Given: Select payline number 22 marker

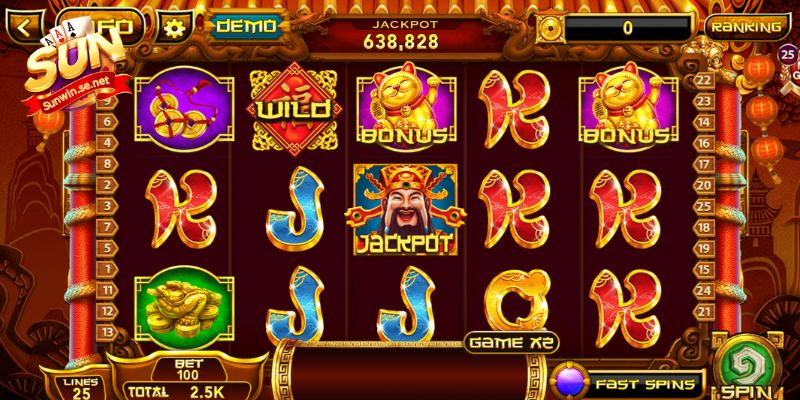Looking at the screenshot, I should [702, 80].
